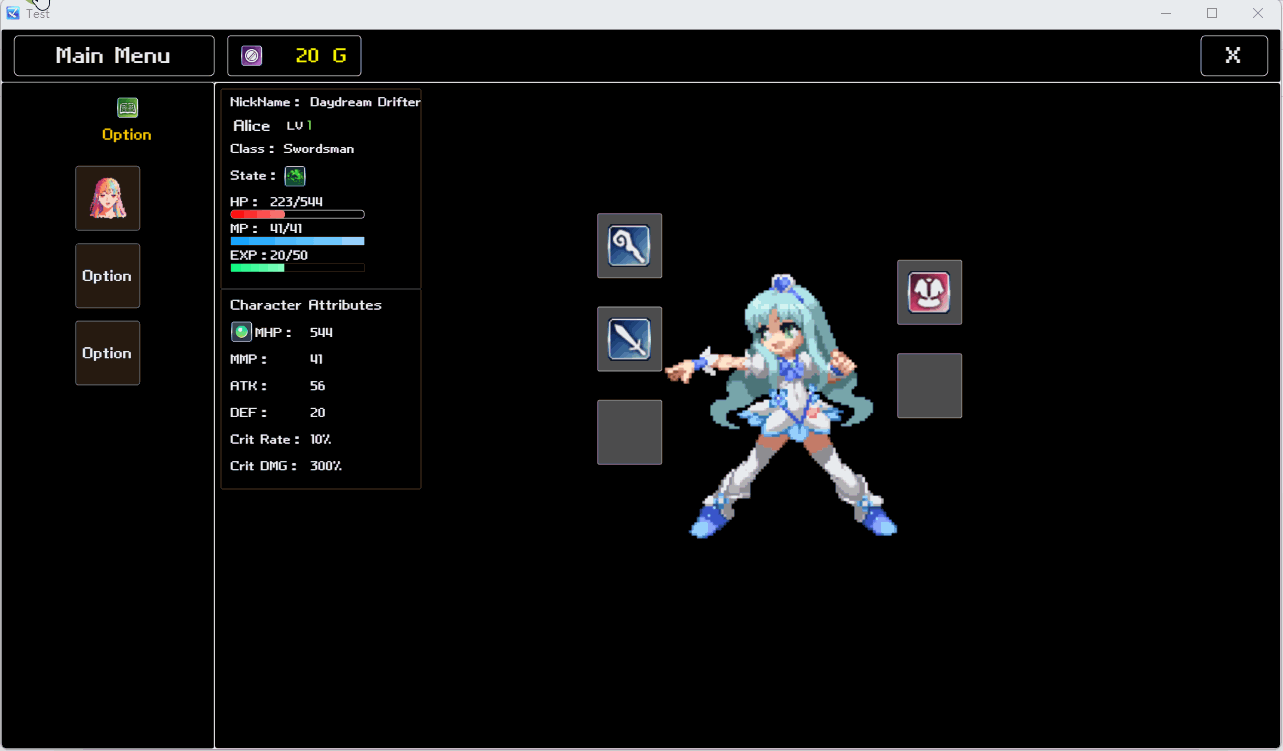
Task: Click the MHP attribute orb icon
Action: 241,331
